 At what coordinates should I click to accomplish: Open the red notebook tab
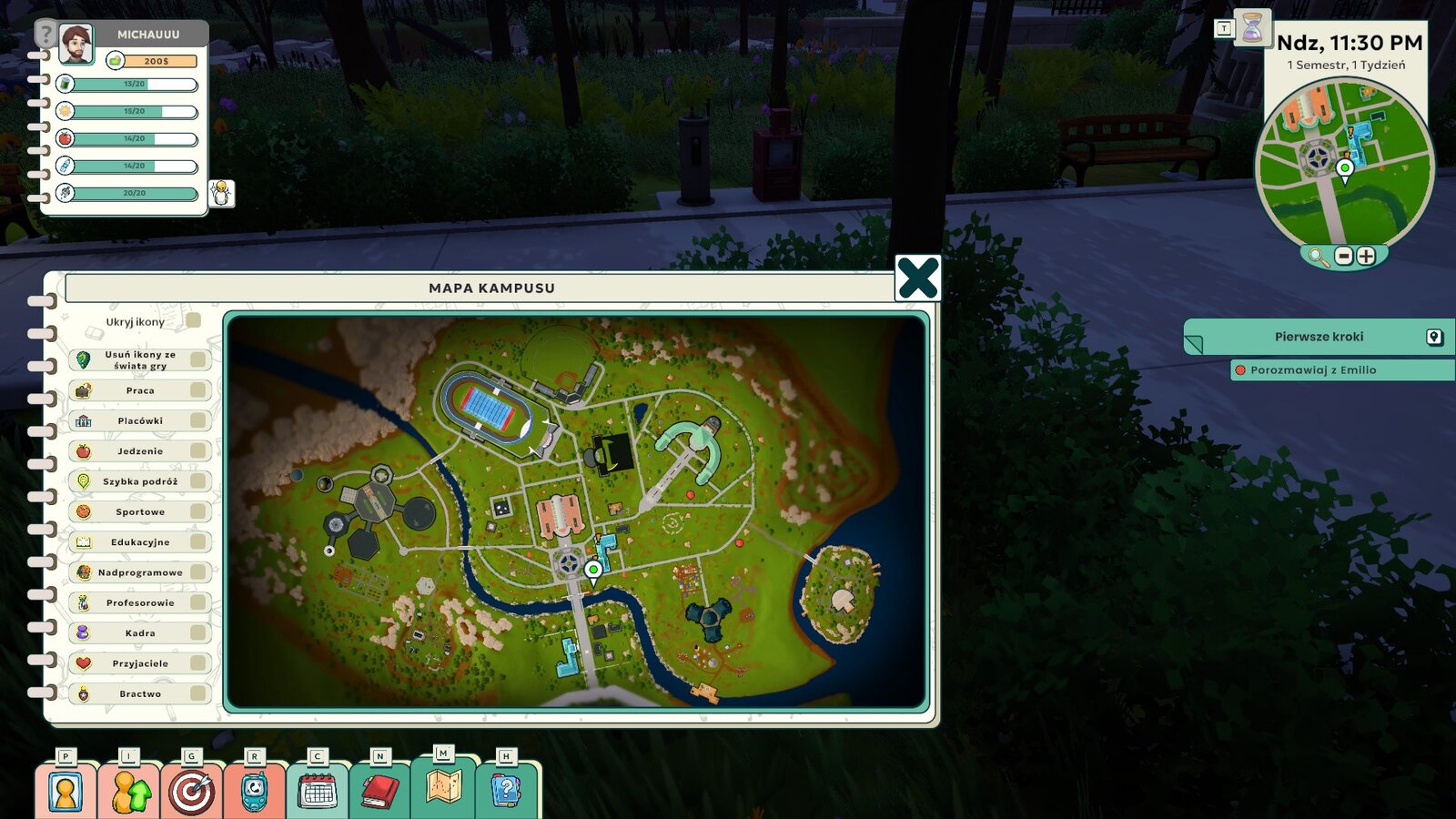pos(380,792)
